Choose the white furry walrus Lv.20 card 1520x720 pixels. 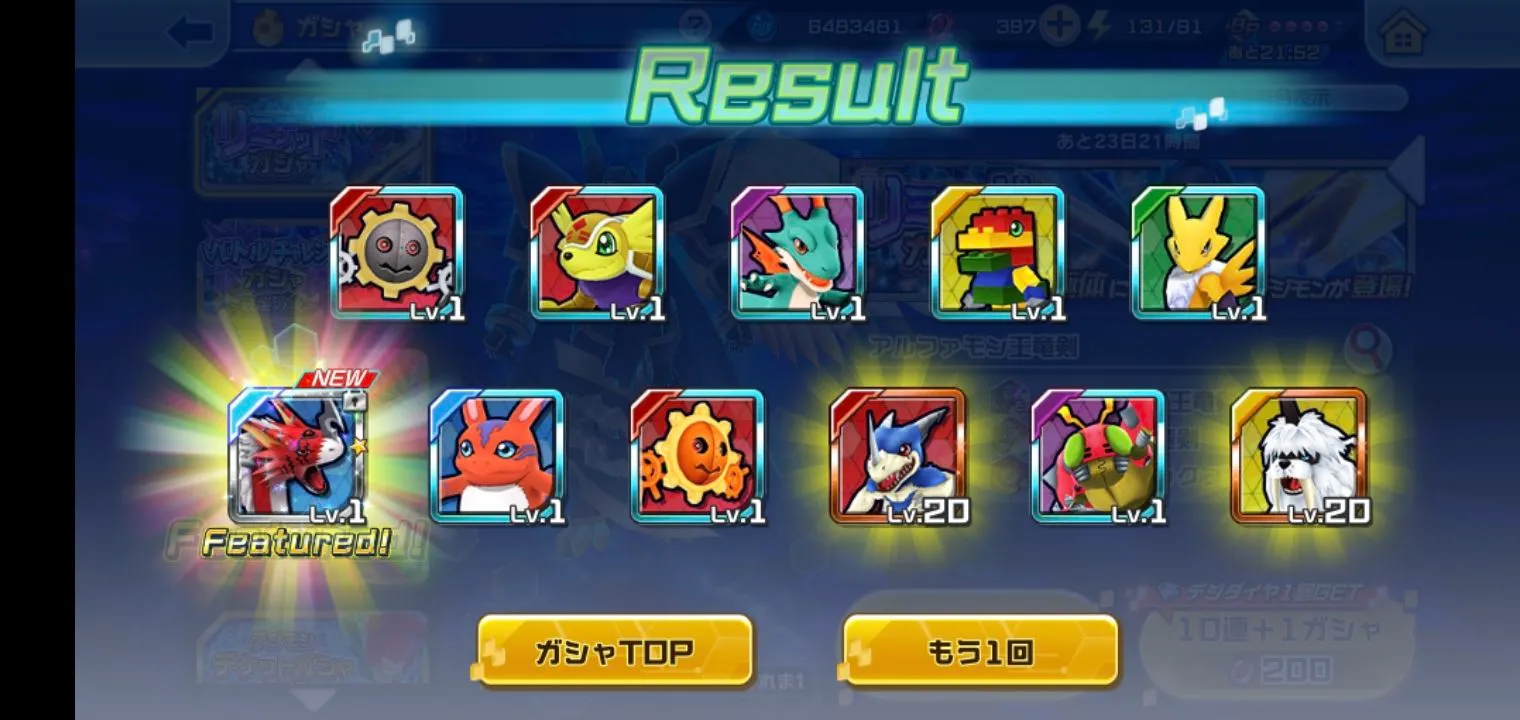tap(1298, 455)
